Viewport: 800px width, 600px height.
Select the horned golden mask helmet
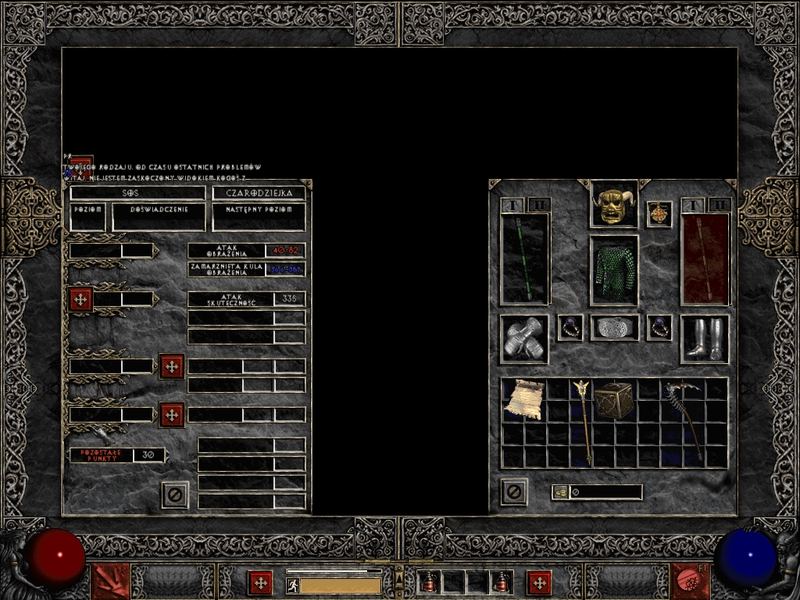click(x=613, y=205)
